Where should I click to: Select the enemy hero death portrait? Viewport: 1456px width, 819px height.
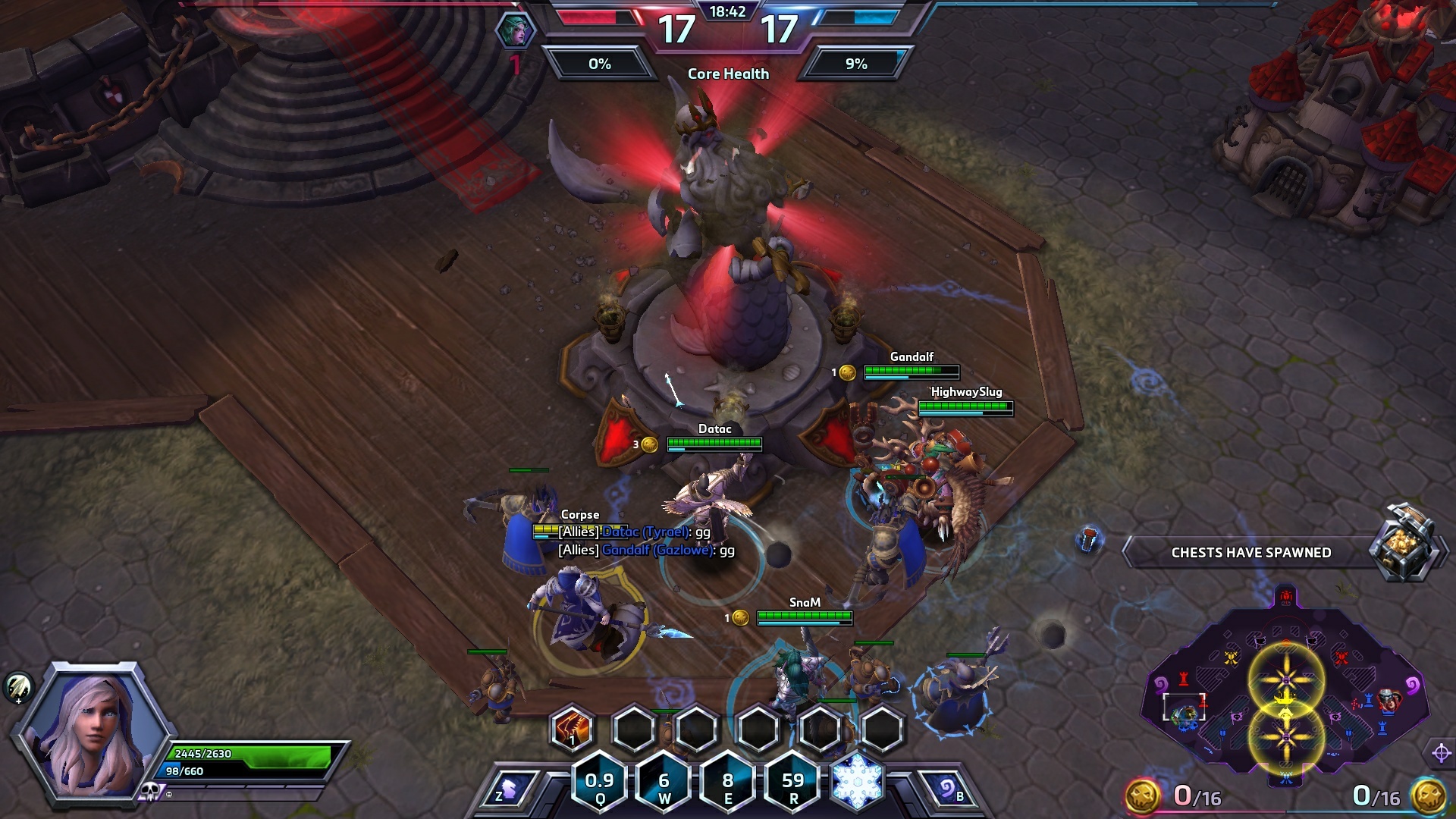(516, 32)
